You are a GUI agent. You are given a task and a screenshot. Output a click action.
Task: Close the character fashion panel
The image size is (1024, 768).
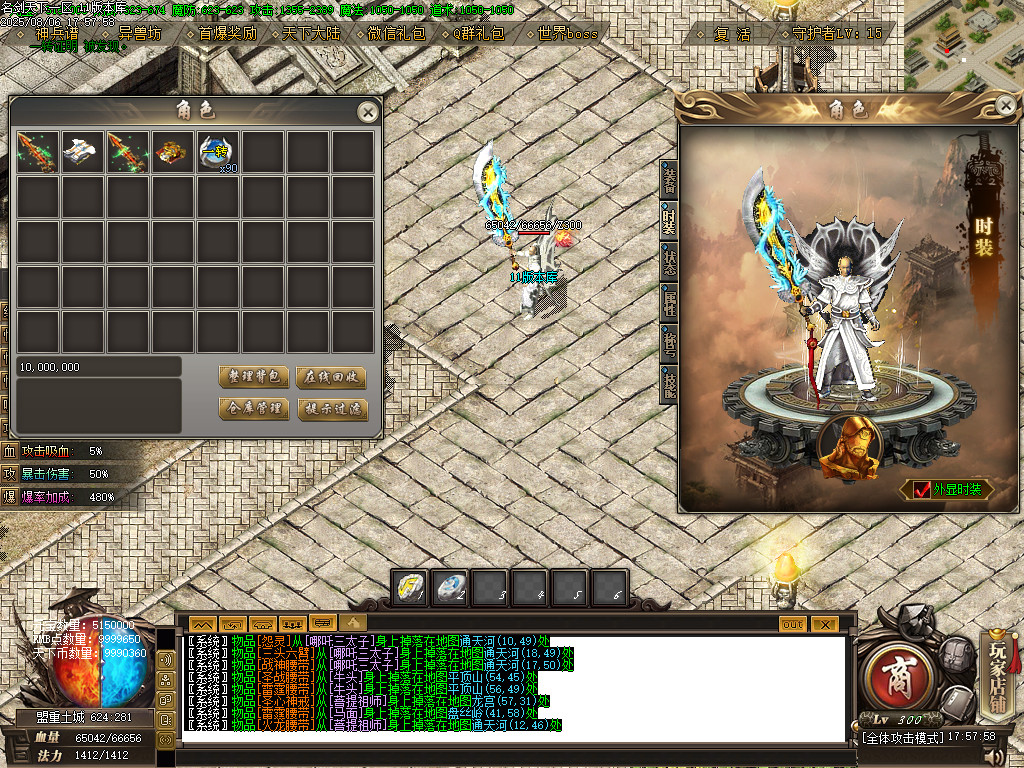pyautogui.click(x=1005, y=104)
